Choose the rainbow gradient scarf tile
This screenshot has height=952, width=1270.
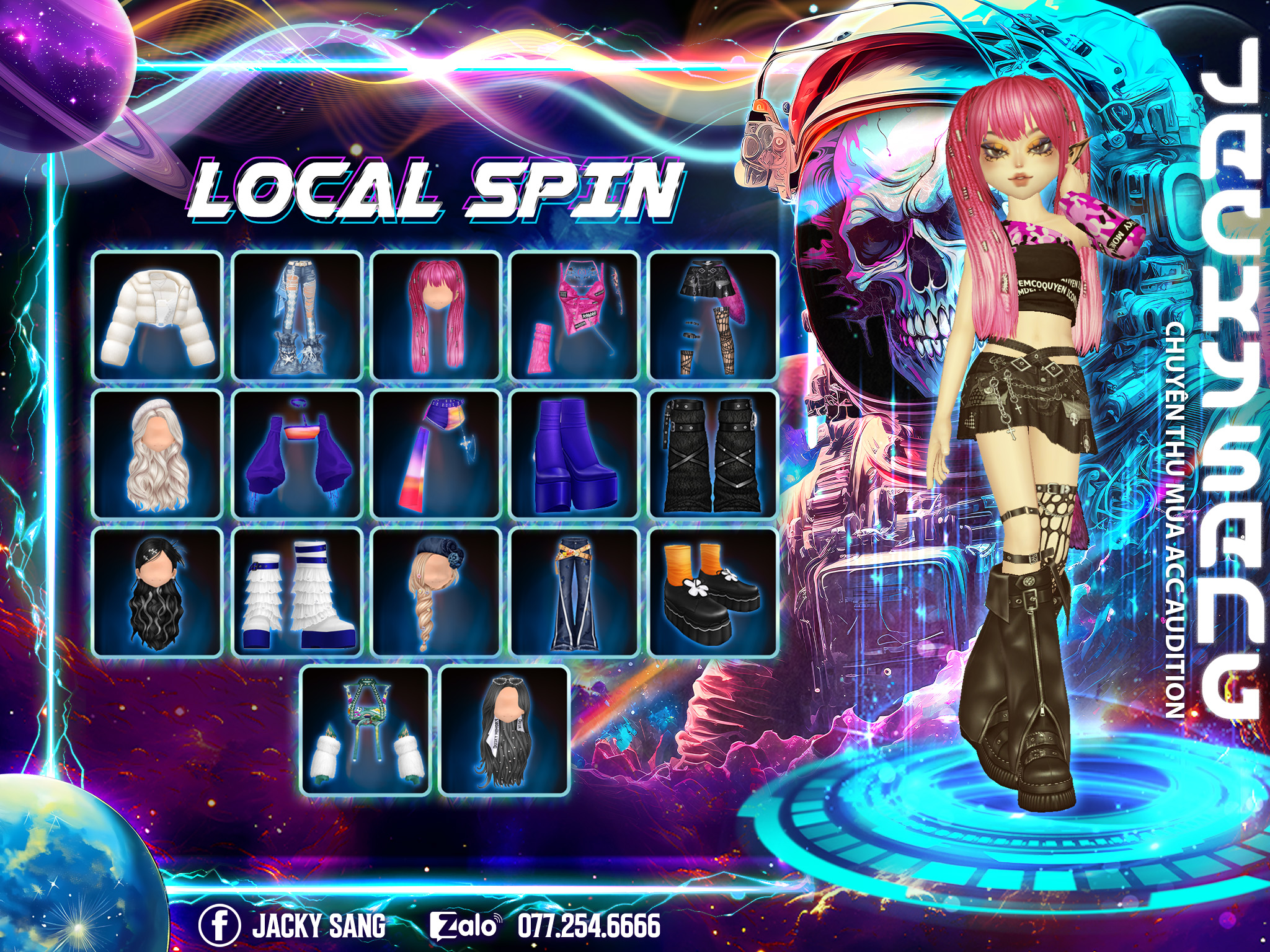436,455
